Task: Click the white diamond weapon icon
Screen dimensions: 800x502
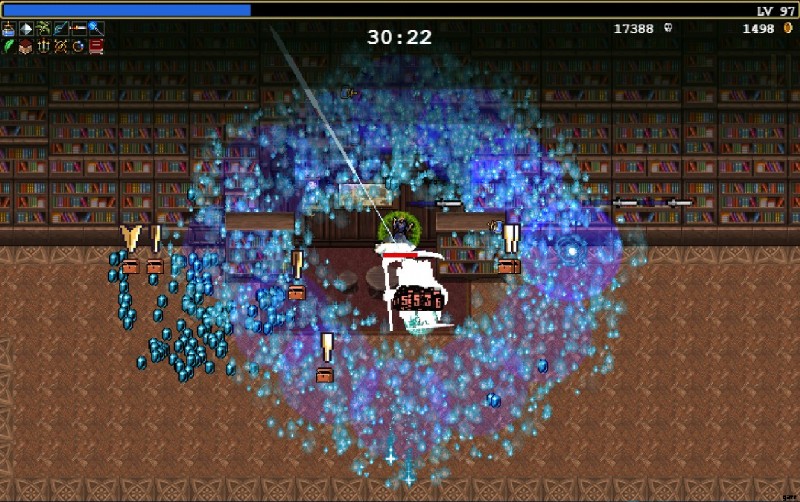Action: pos(26,28)
